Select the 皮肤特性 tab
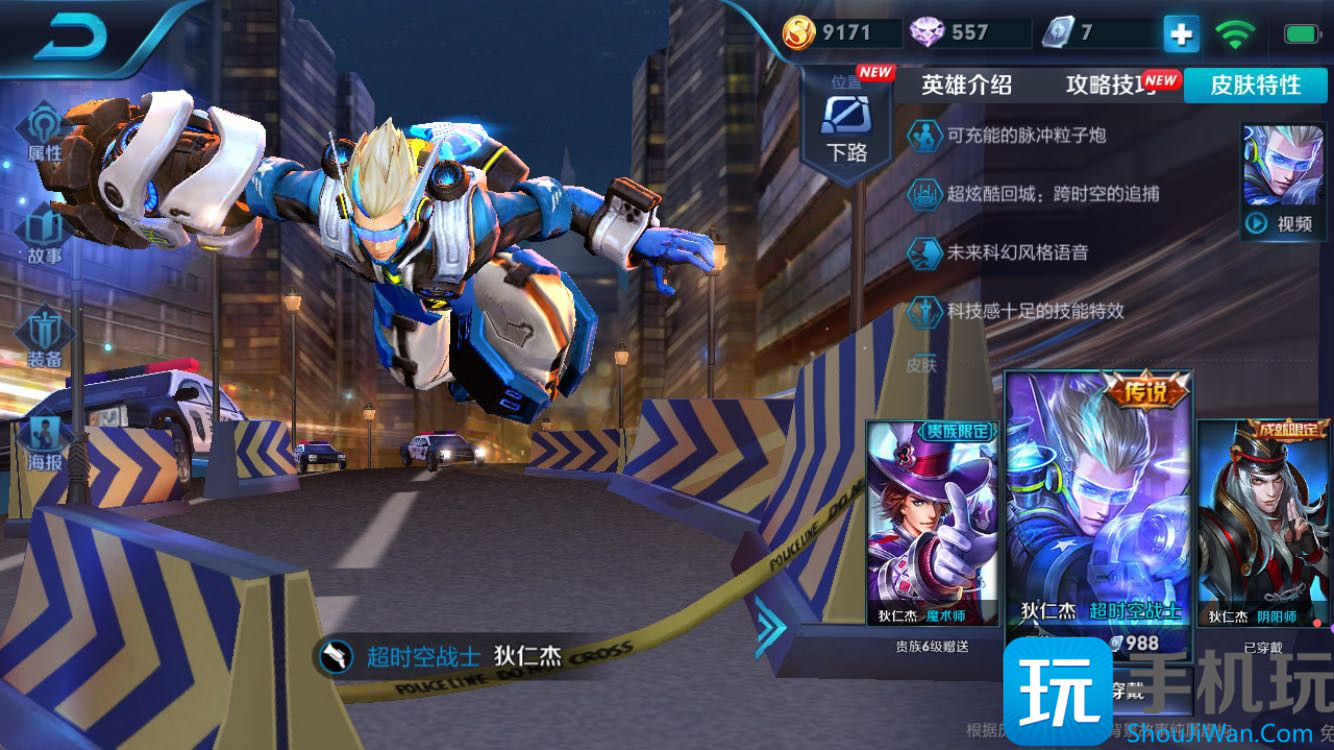Viewport: 1334px width, 750px height. [x=1255, y=86]
